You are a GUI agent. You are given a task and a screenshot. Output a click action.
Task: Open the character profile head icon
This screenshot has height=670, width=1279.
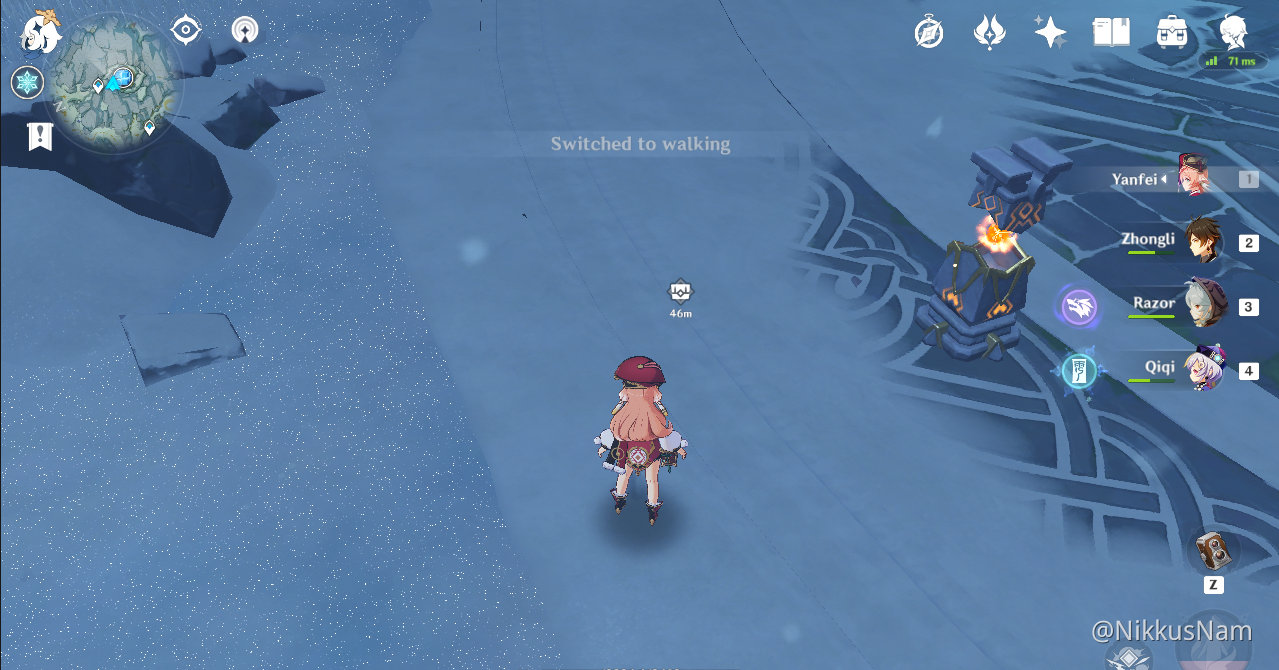coord(1233,33)
